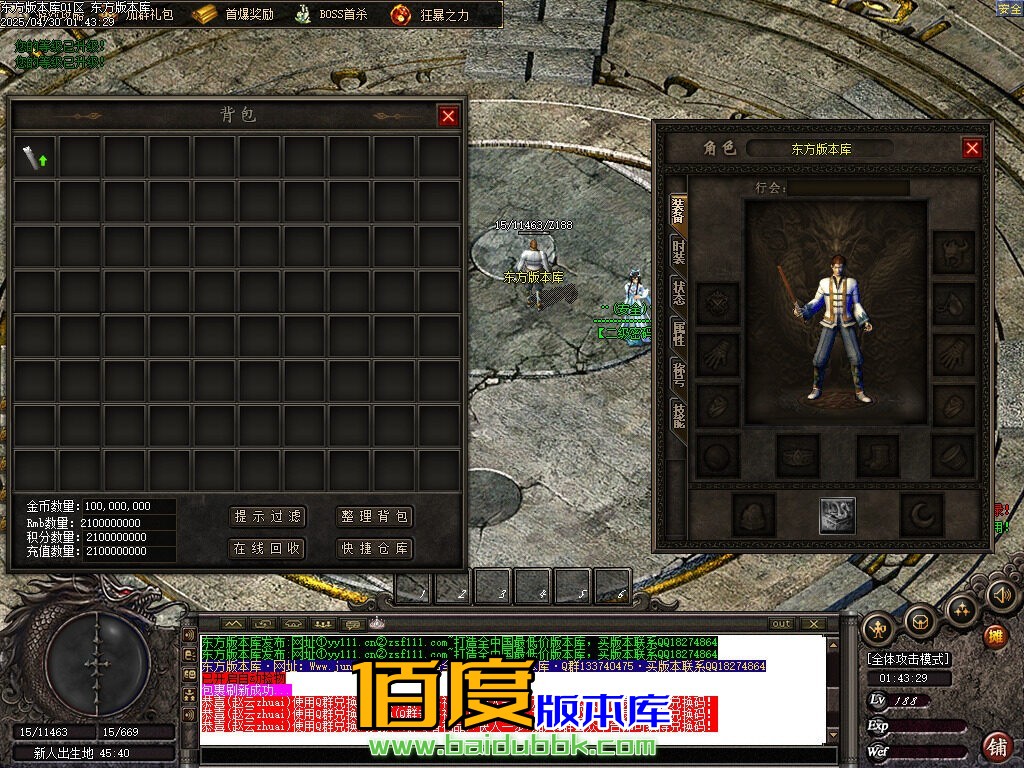Open the 首爆奖励 reward menu

pyautogui.click(x=235, y=15)
